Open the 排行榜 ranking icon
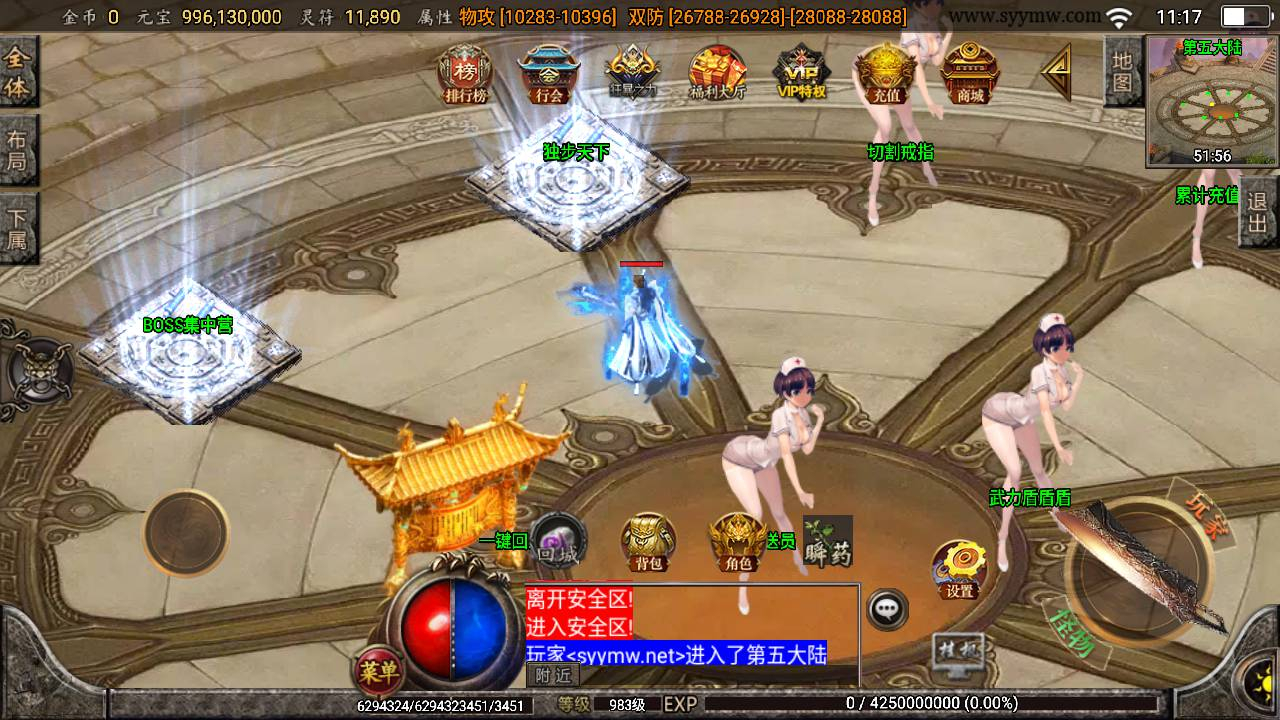This screenshot has height=720, width=1280. (465, 74)
